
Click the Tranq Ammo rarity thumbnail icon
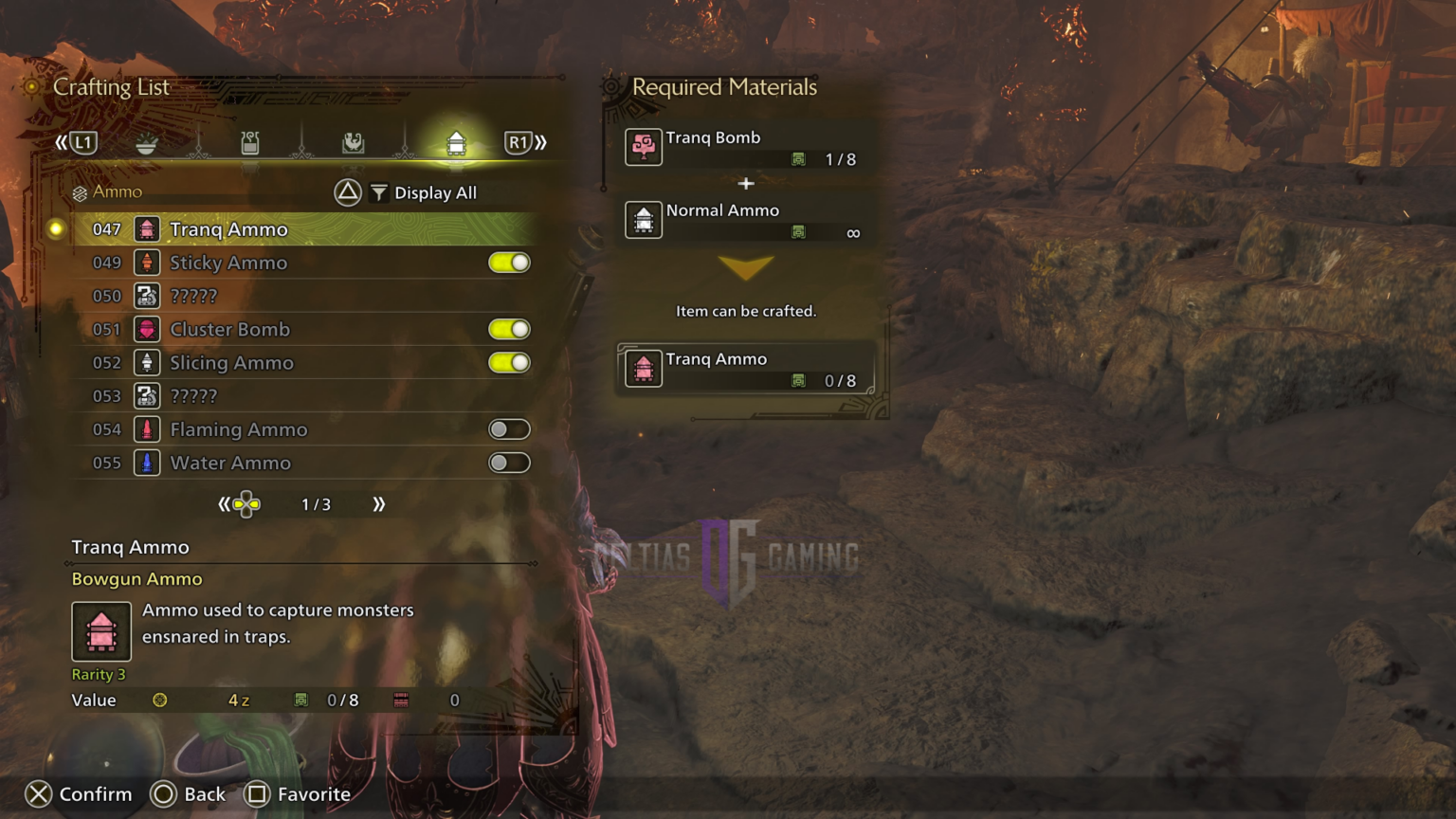point(100,630)
